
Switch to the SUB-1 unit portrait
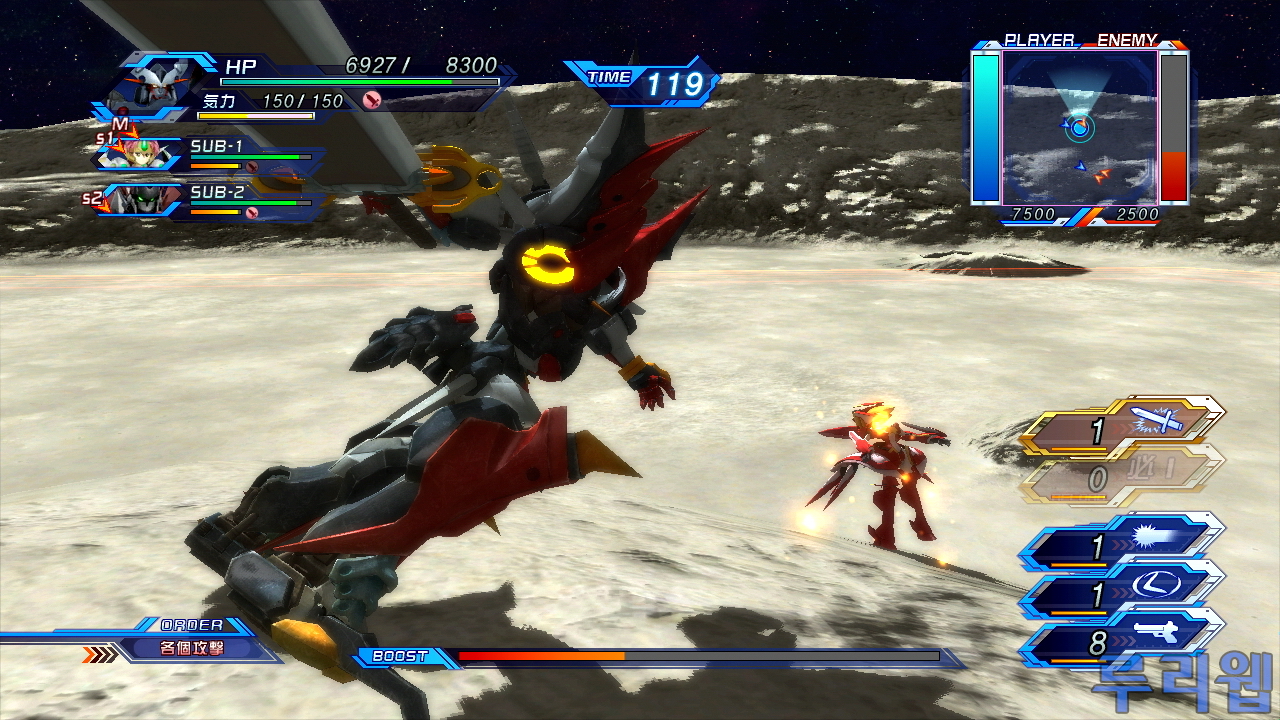coord(140,155)
